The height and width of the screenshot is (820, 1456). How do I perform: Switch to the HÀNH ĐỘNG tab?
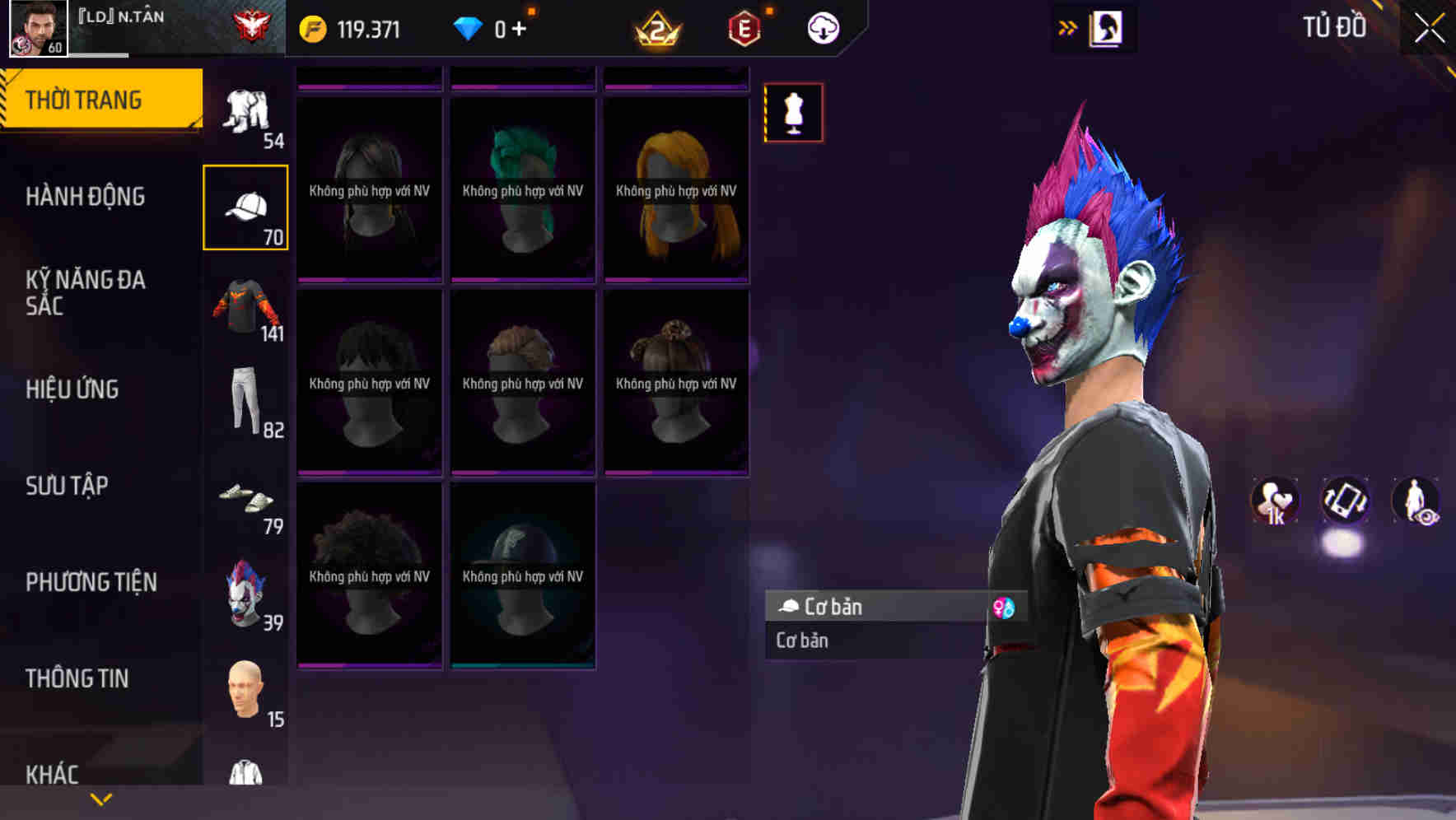(86, 197)
